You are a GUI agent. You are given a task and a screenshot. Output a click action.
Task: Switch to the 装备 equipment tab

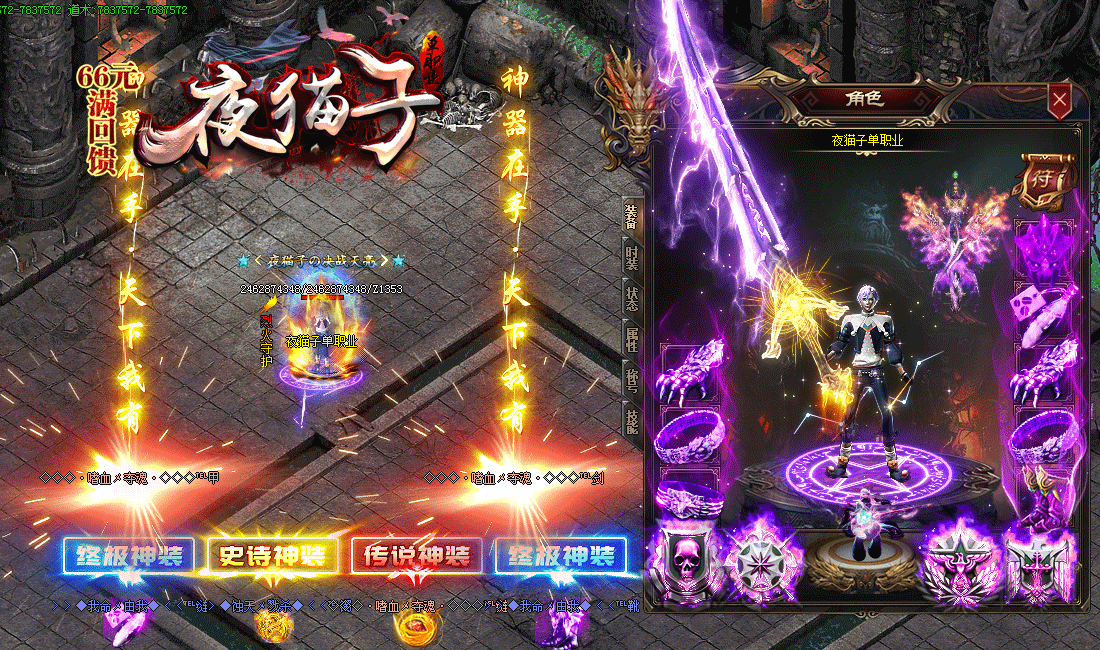pos(631,215)
